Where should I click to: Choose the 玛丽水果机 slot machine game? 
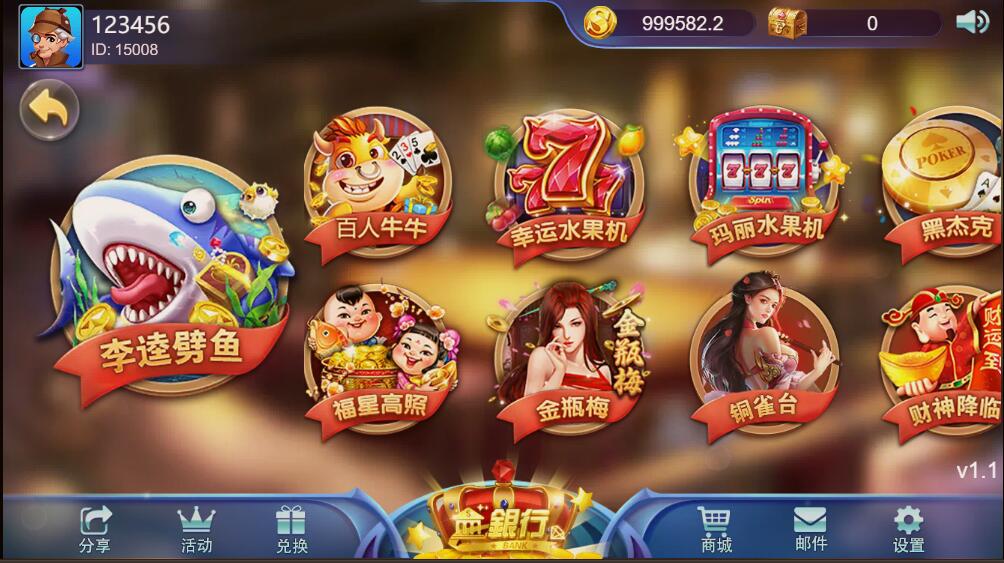click(761, 184)
